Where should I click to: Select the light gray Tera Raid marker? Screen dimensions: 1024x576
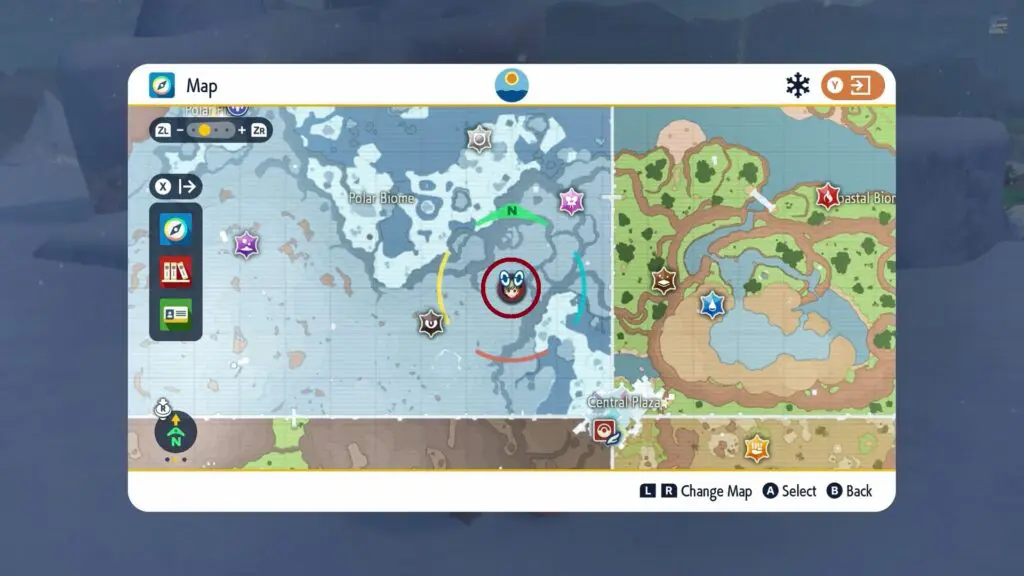(480, 139)
